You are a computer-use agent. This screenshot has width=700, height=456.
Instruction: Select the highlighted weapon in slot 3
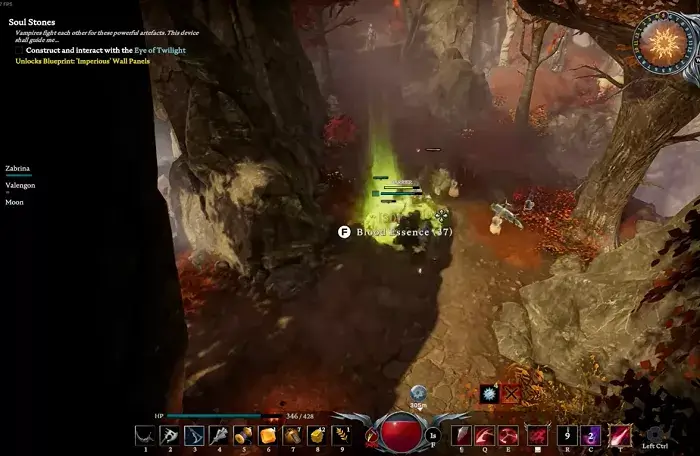pyautogui.click(x=194, y=435)
